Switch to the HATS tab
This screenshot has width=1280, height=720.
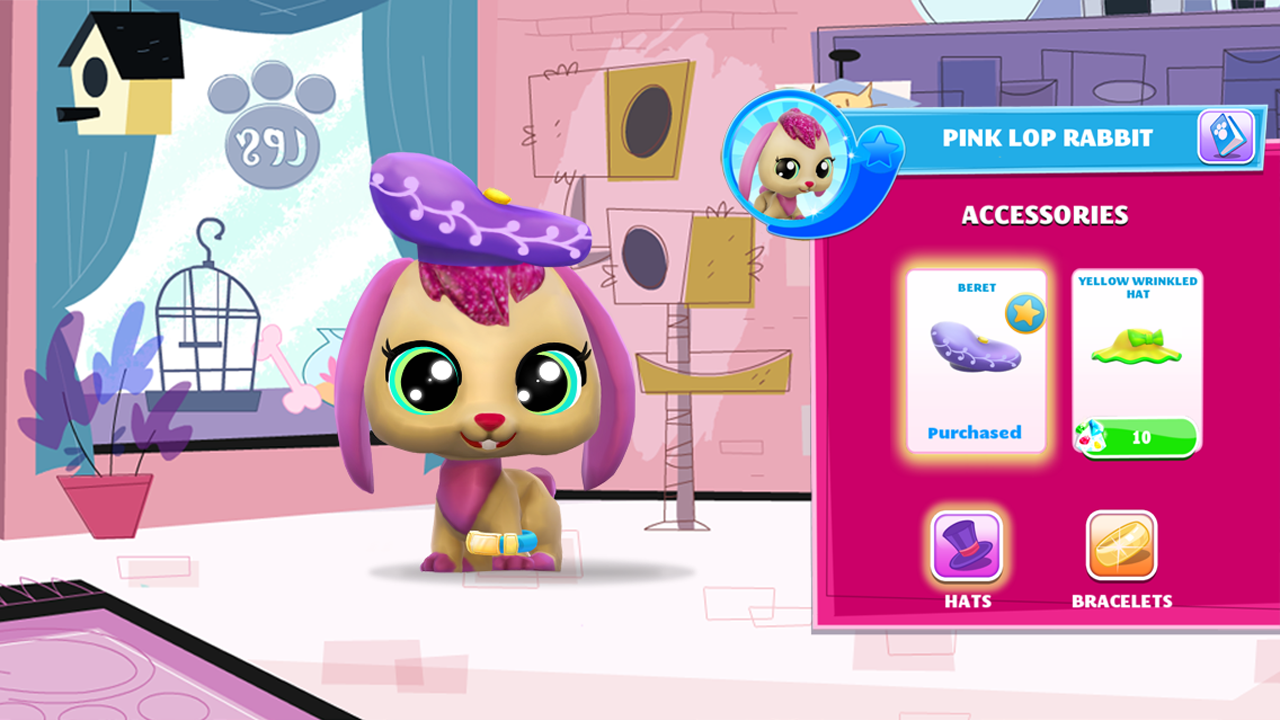coord(966,558)
